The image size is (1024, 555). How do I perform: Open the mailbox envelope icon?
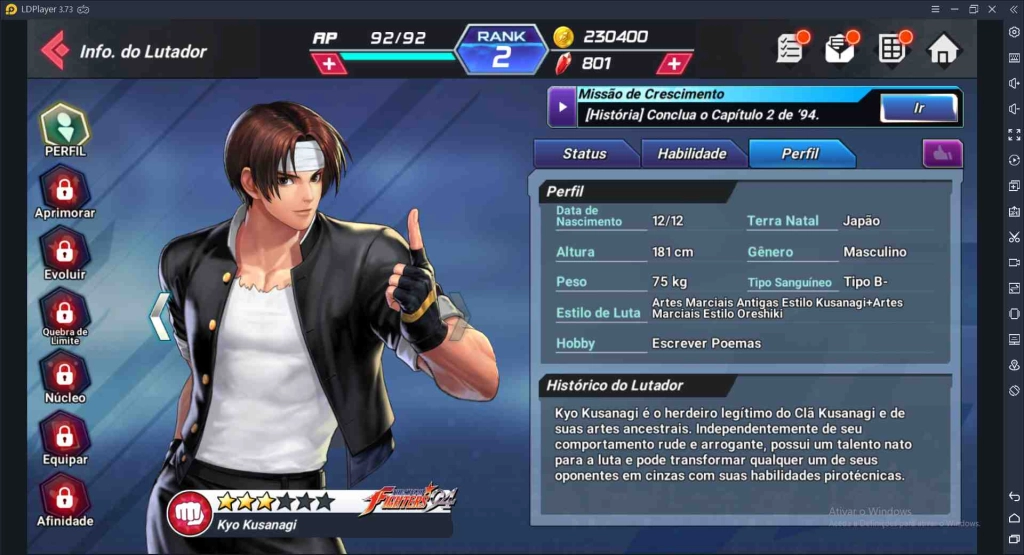pos(840,48)
